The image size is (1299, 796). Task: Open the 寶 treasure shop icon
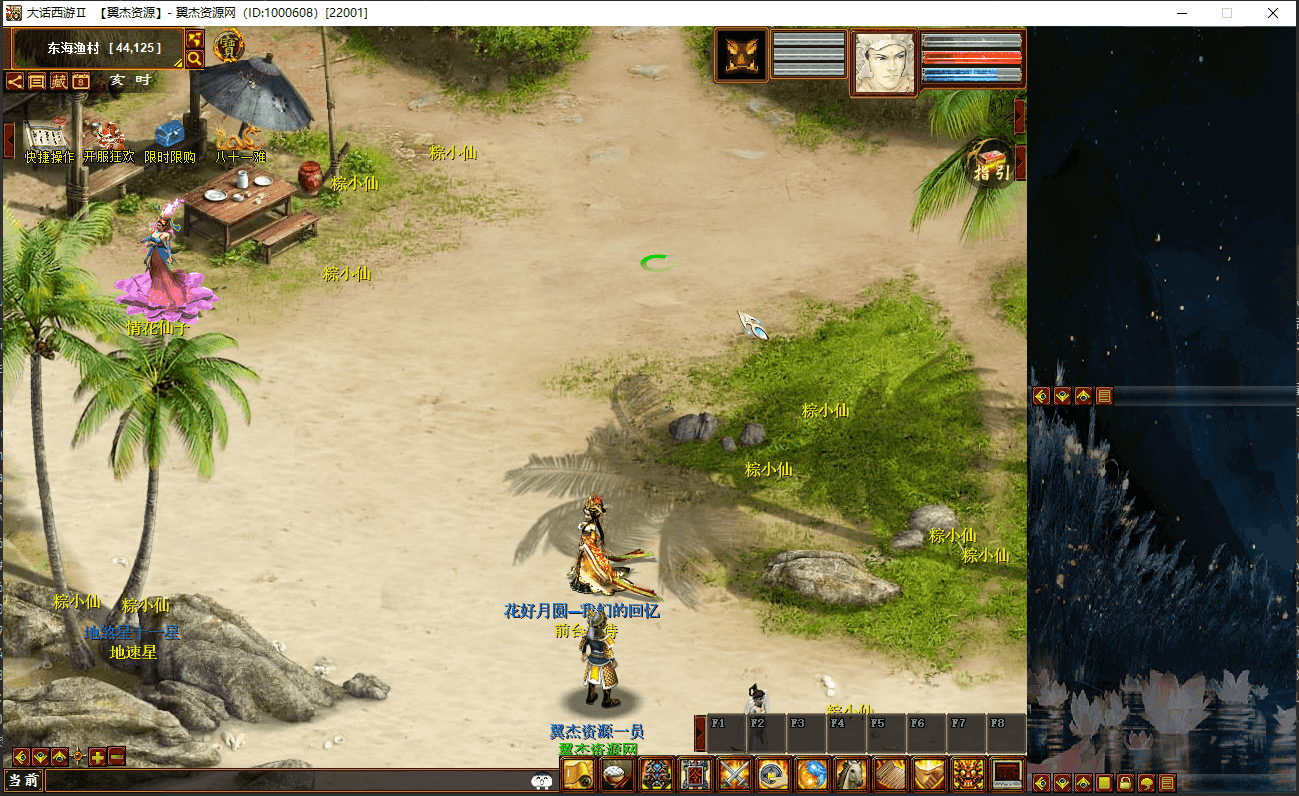coord(229,47)
